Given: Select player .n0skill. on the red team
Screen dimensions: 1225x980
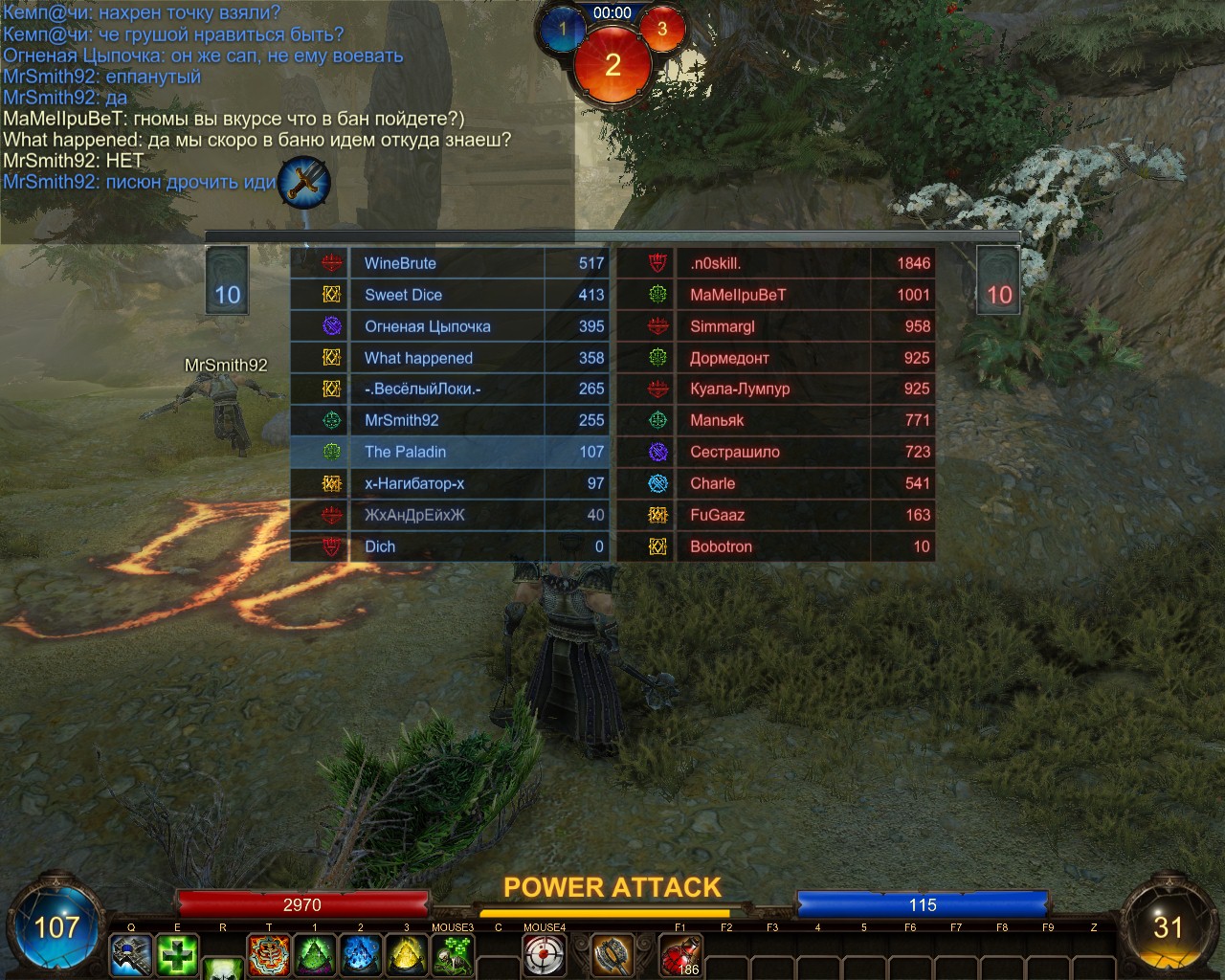Looking at the screenshot, I should point(775,263).
